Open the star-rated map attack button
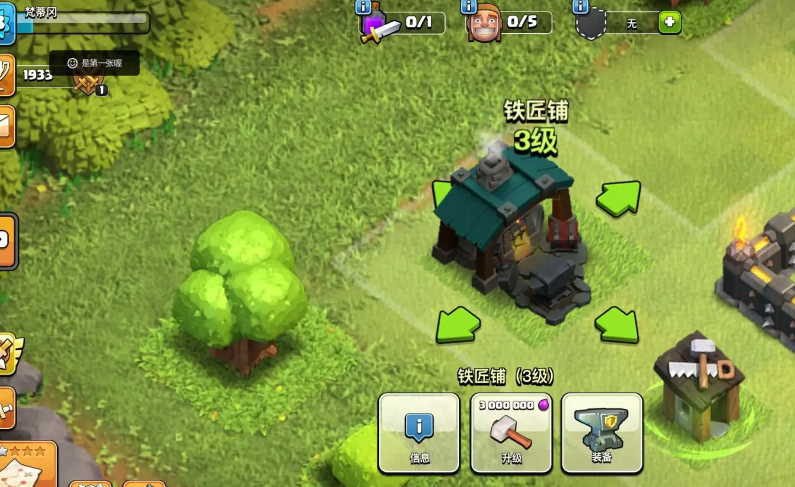The image size is (795, 487). 25,464
